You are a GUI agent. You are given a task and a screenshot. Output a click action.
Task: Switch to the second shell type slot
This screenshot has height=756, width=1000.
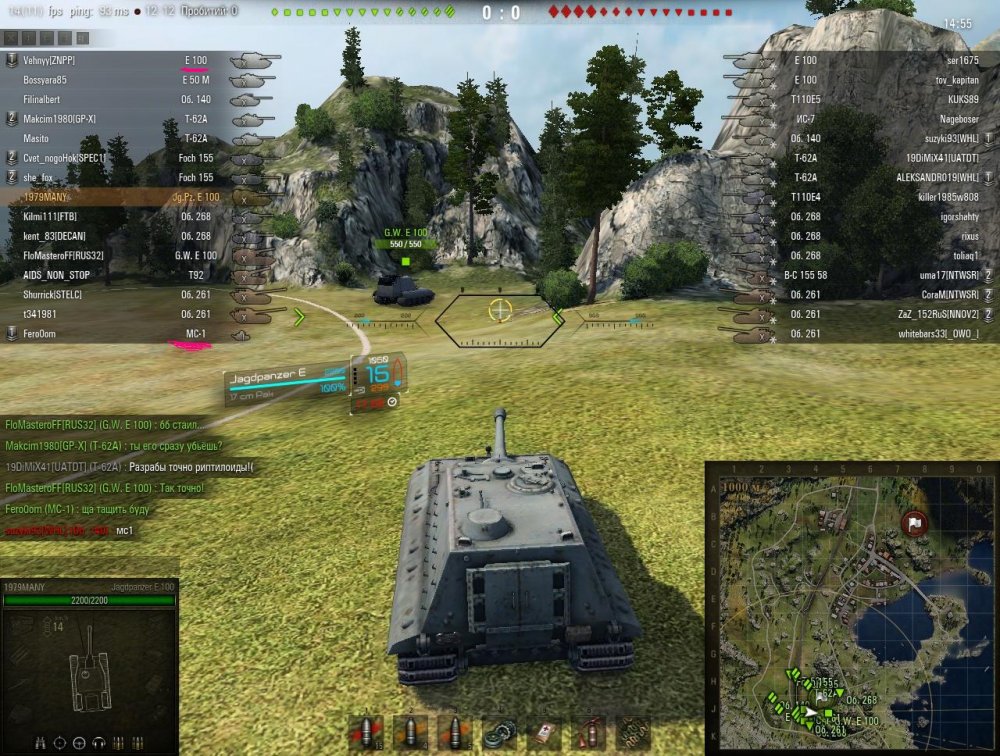(410, 732)
